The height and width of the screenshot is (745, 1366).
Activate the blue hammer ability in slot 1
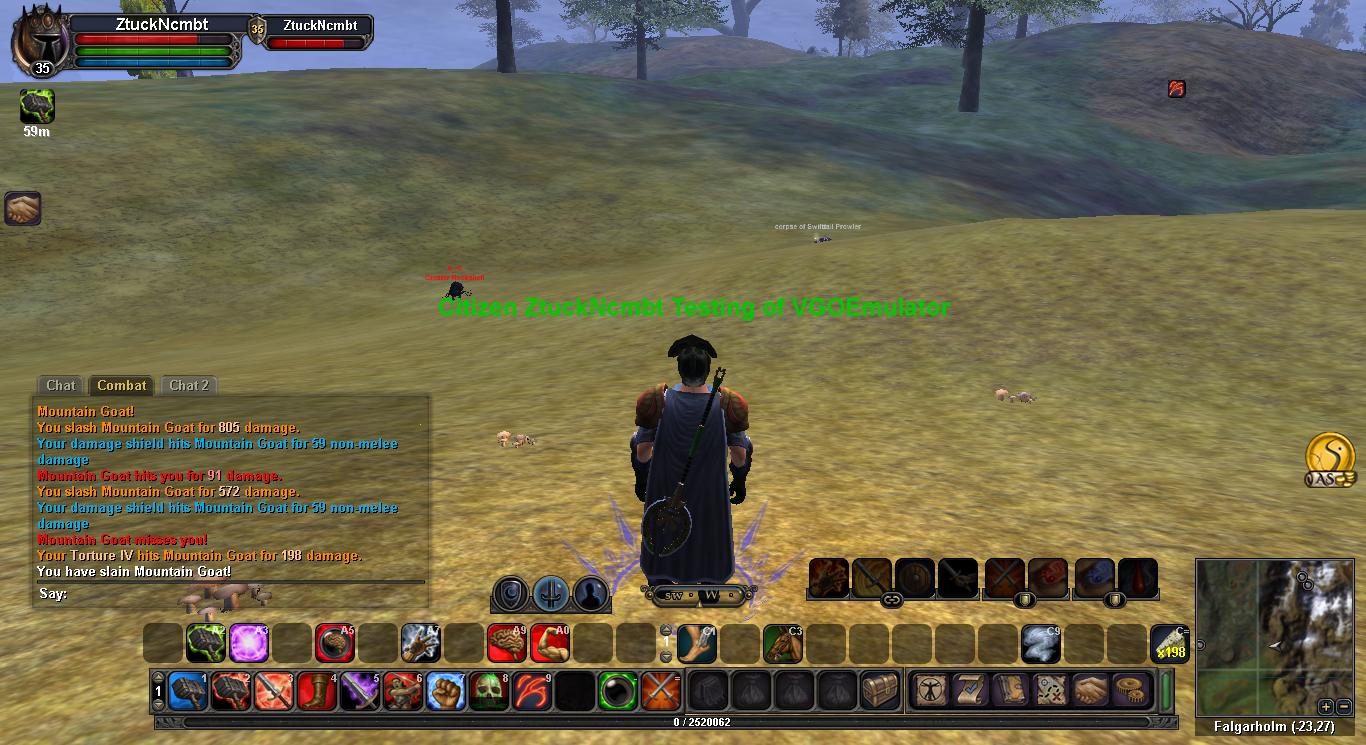[x=188, y=690]
